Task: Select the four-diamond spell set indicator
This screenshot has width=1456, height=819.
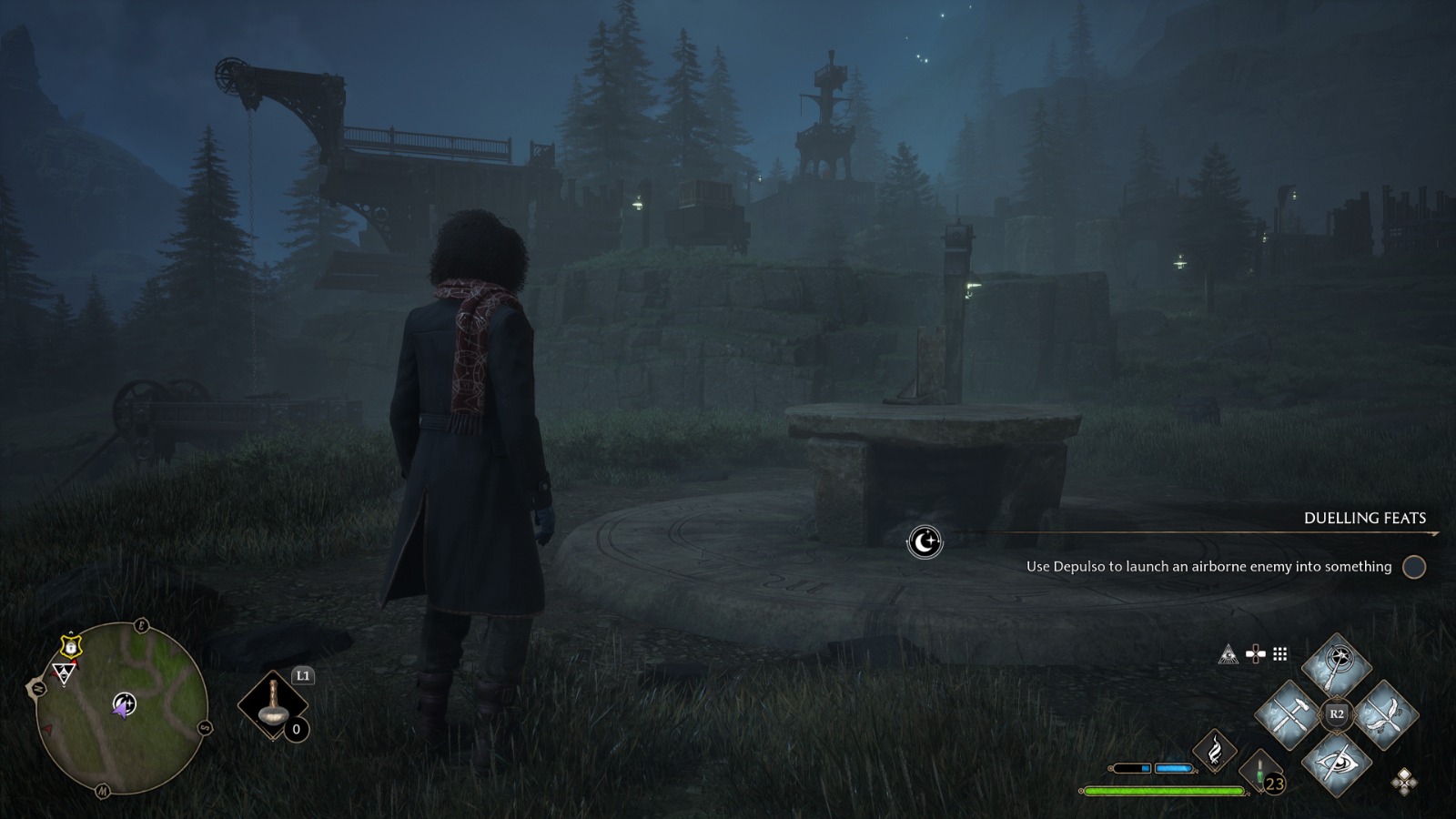Action: point(1403,781)
